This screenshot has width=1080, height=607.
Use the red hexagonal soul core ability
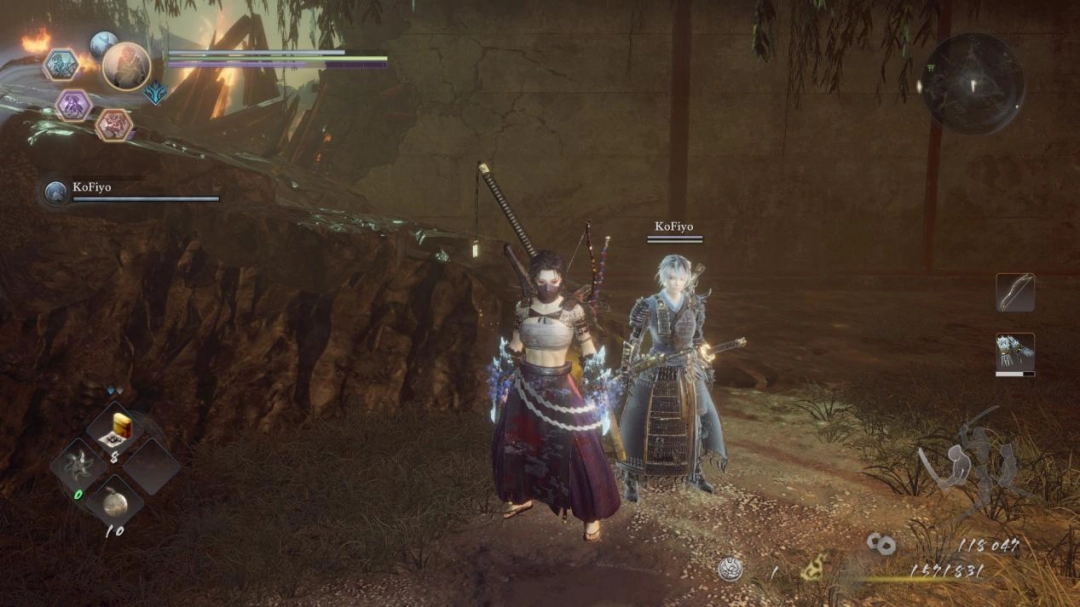113,125
